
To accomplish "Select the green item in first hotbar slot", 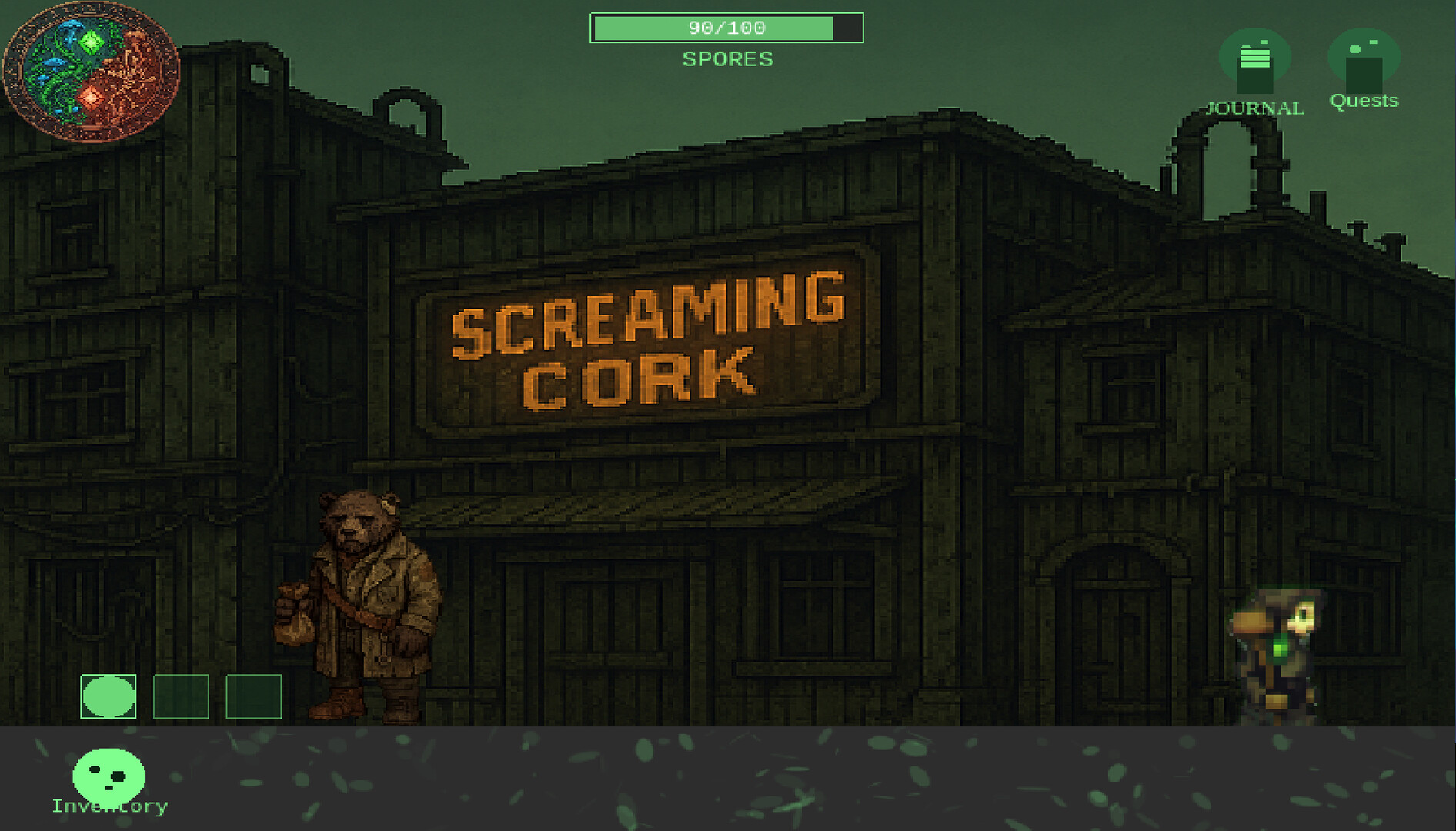I will click(x=108, y=698).
